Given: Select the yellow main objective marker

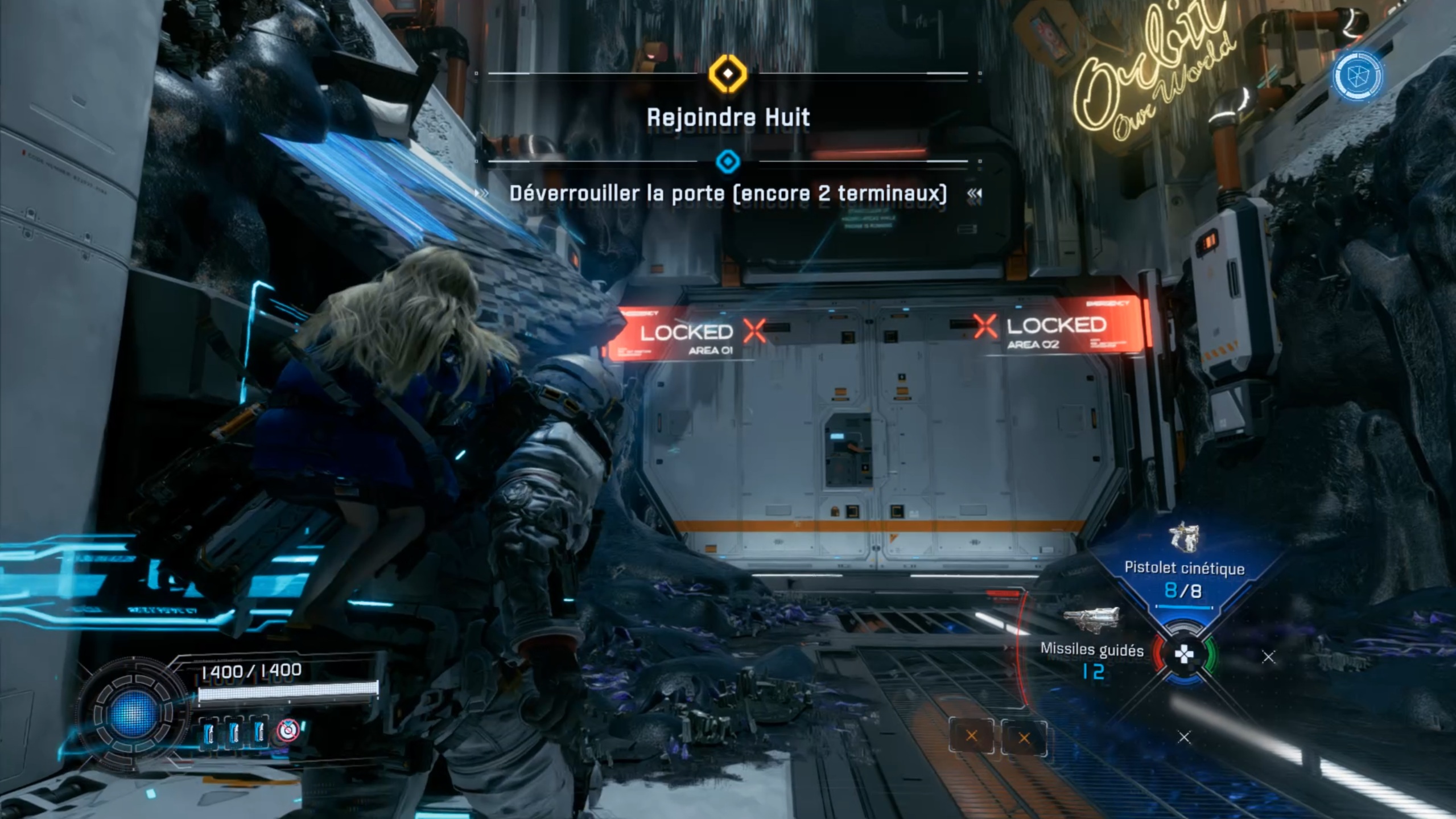Looking at the screenshot, I should 728,73.
